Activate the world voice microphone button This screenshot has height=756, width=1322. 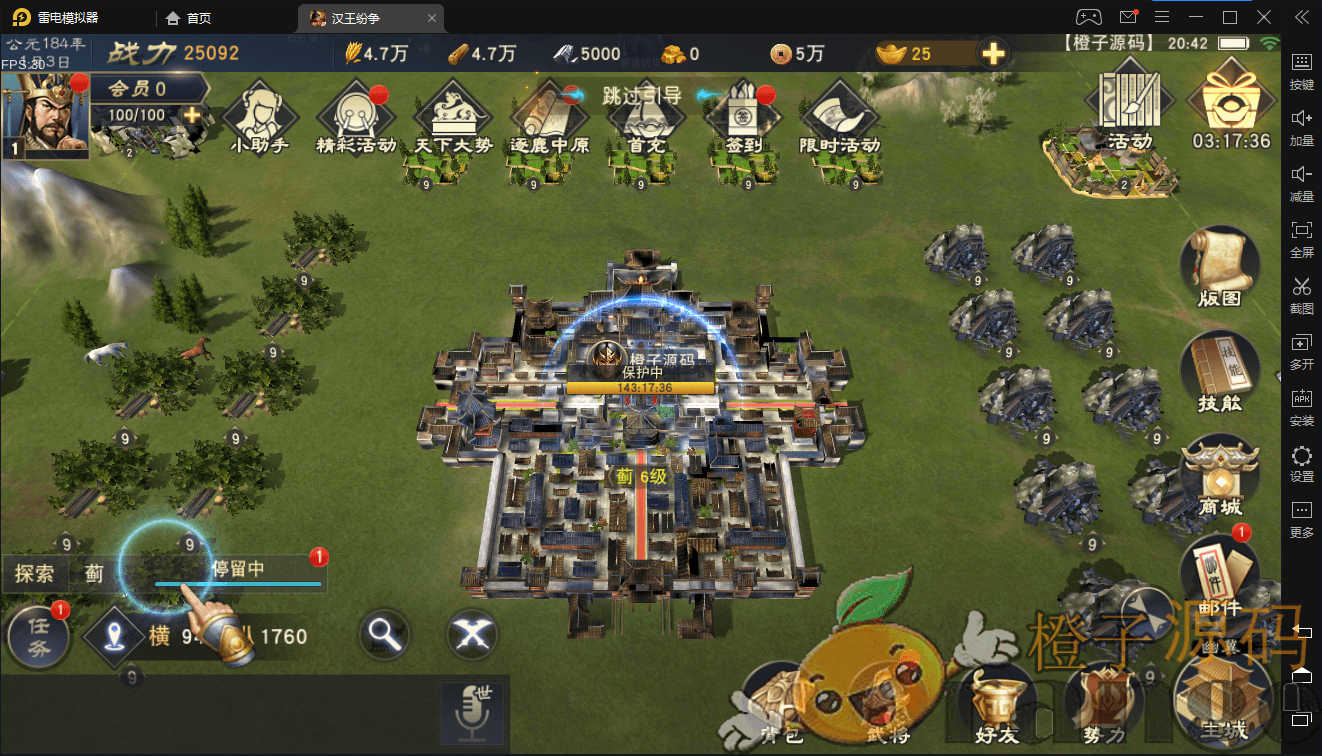click(x=474, y=712)
